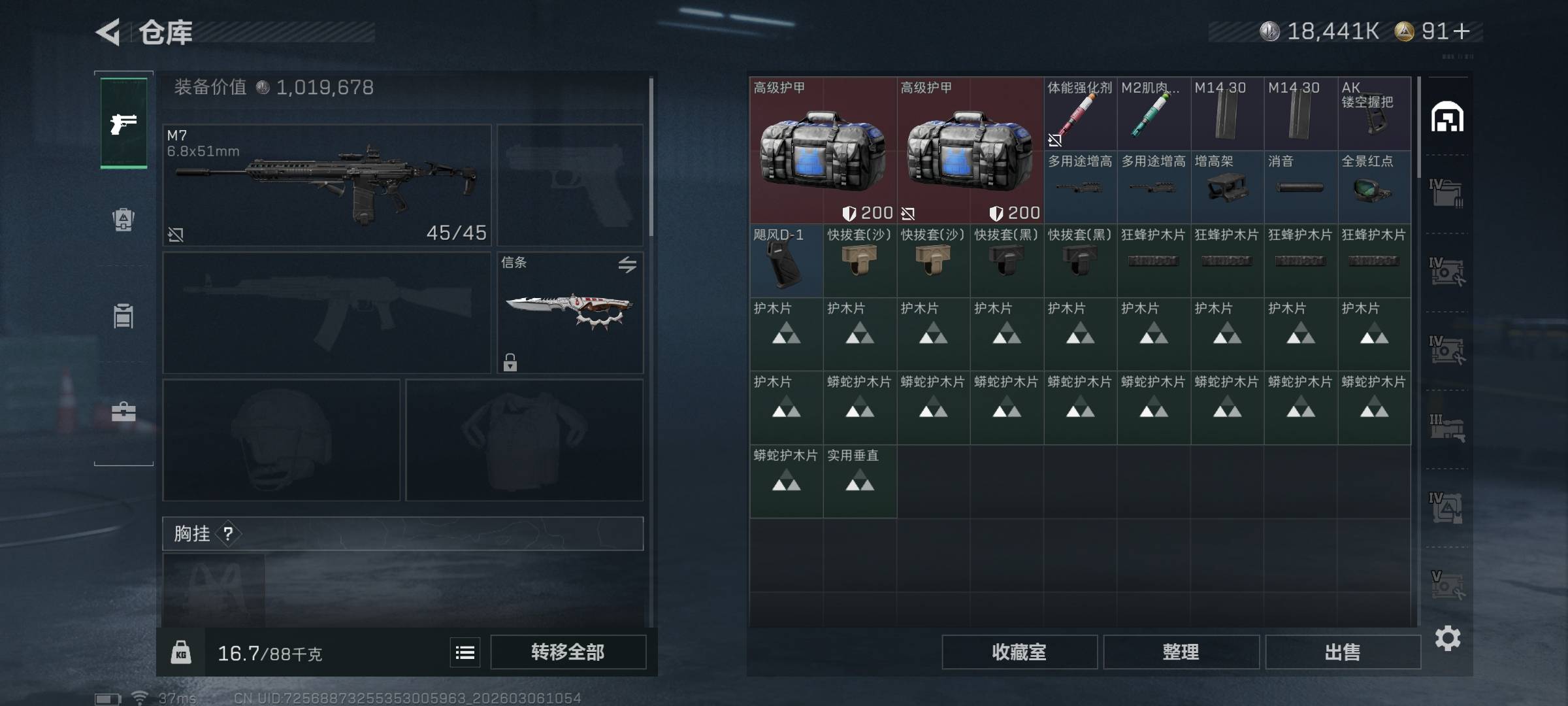Open the briefcase safe-box tab
Image resolution: width=1568 pixels, height=706 pixels.
123,412
